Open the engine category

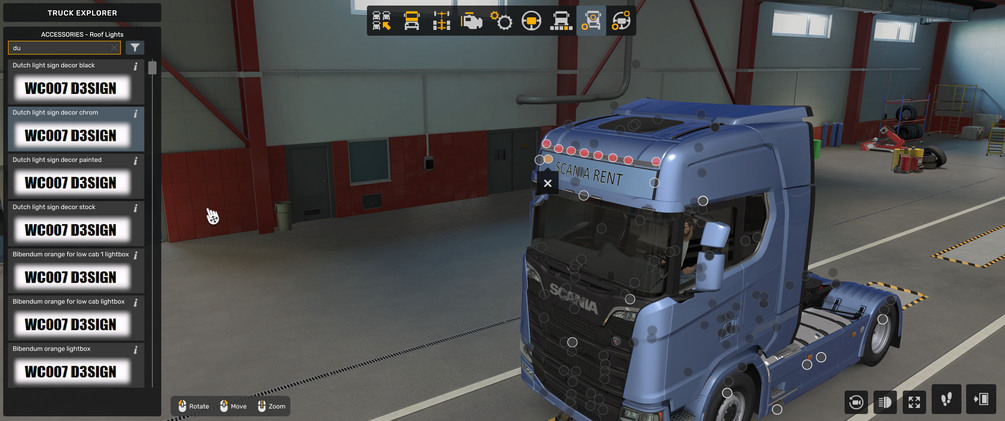coord(471,21)
